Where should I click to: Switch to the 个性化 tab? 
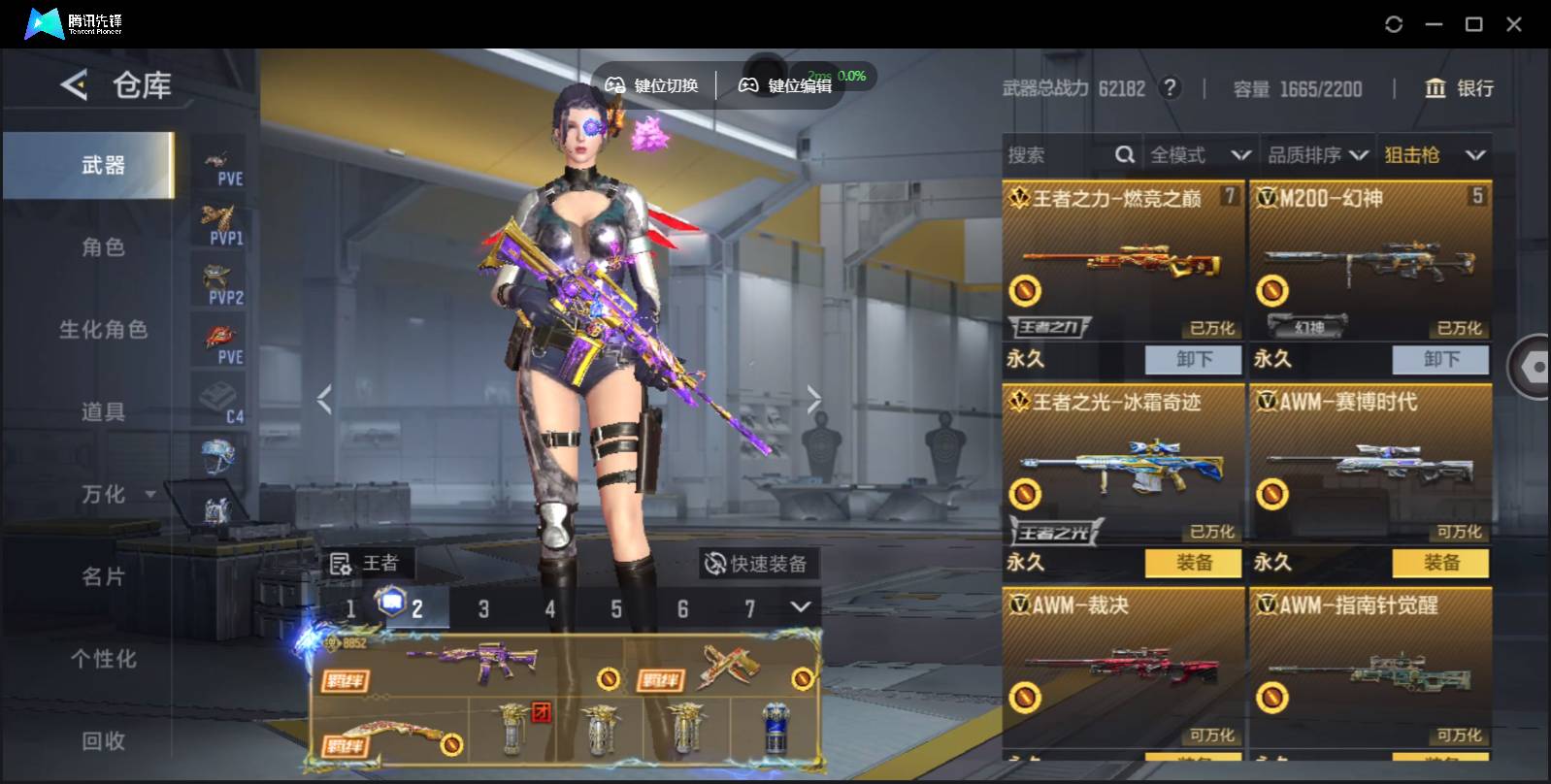(103, 660)
